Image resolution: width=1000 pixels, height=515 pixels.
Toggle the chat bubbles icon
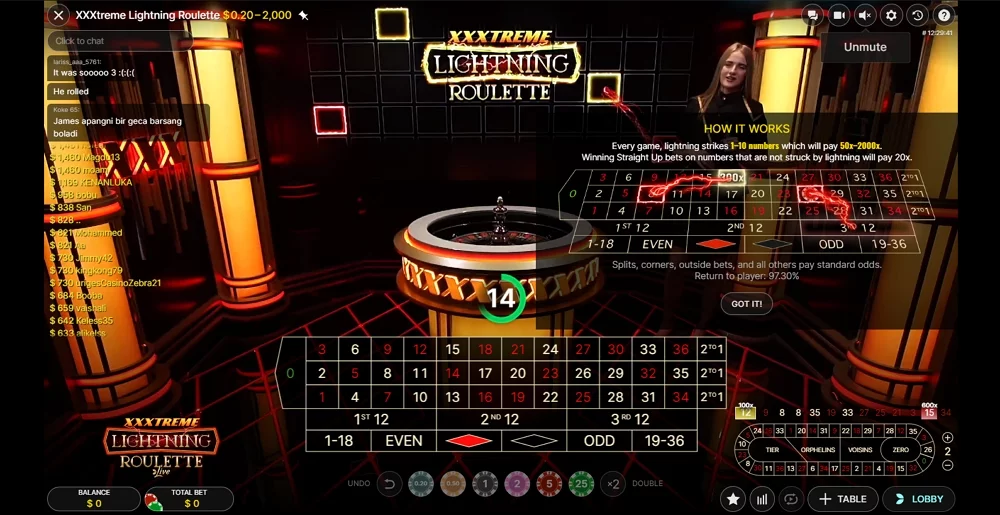point(813,15)
